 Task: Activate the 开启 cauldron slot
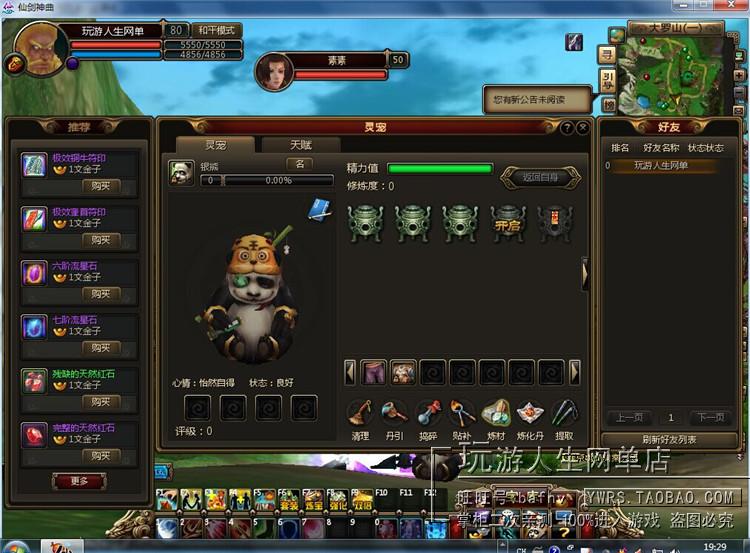point(508,222)
